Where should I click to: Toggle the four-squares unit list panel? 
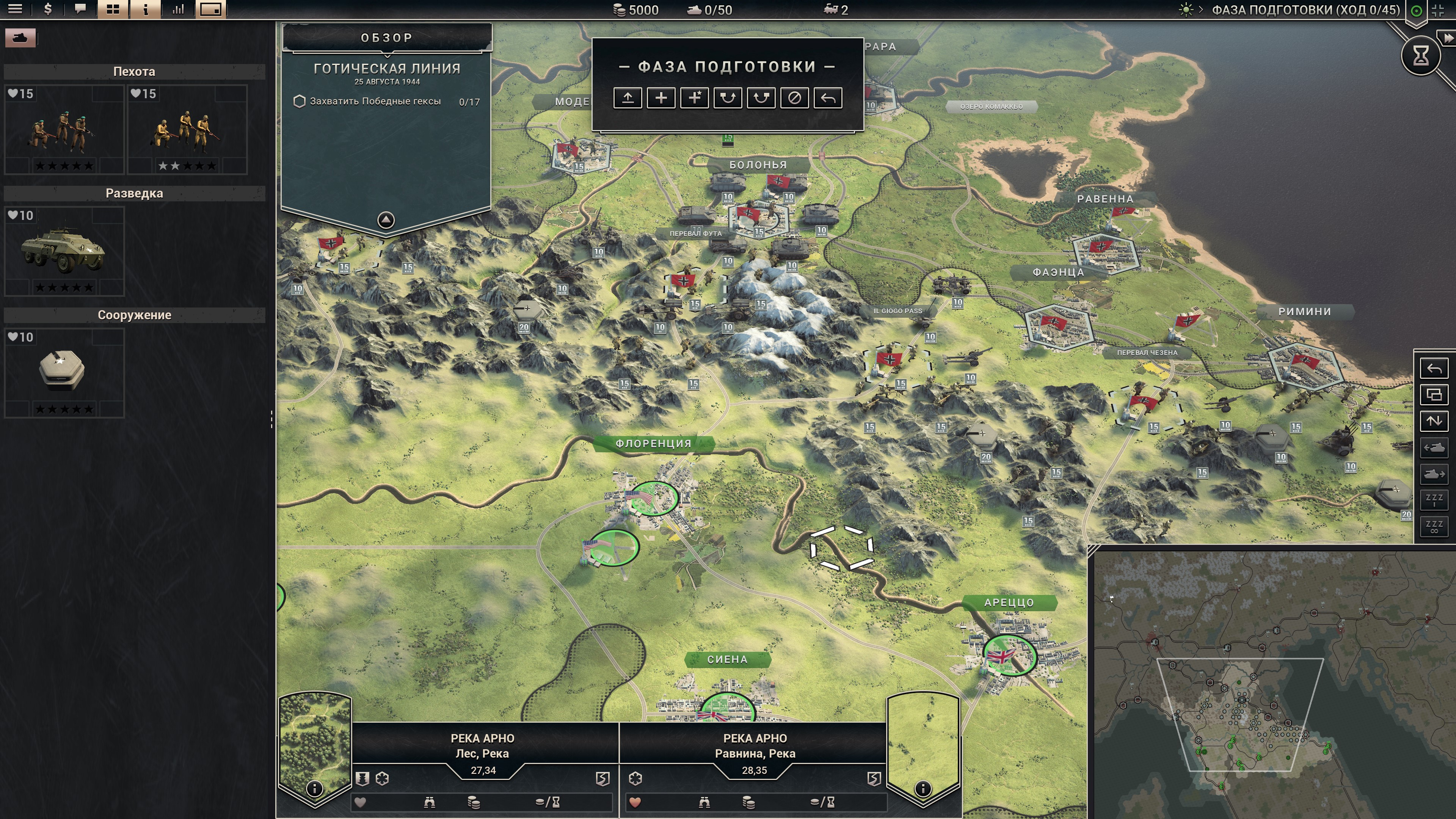click(113, 9)
